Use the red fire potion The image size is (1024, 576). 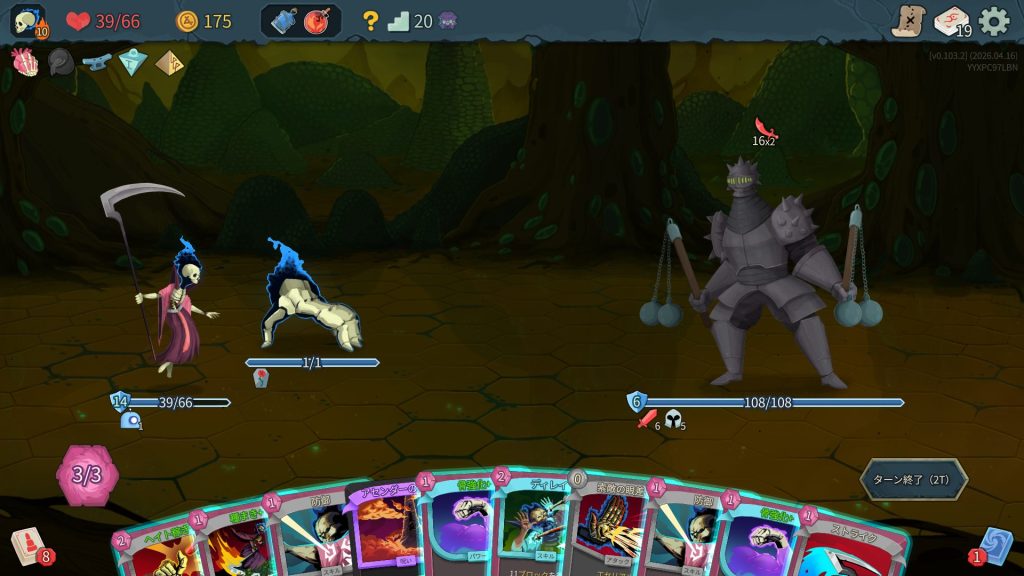[x=319, y=21]
